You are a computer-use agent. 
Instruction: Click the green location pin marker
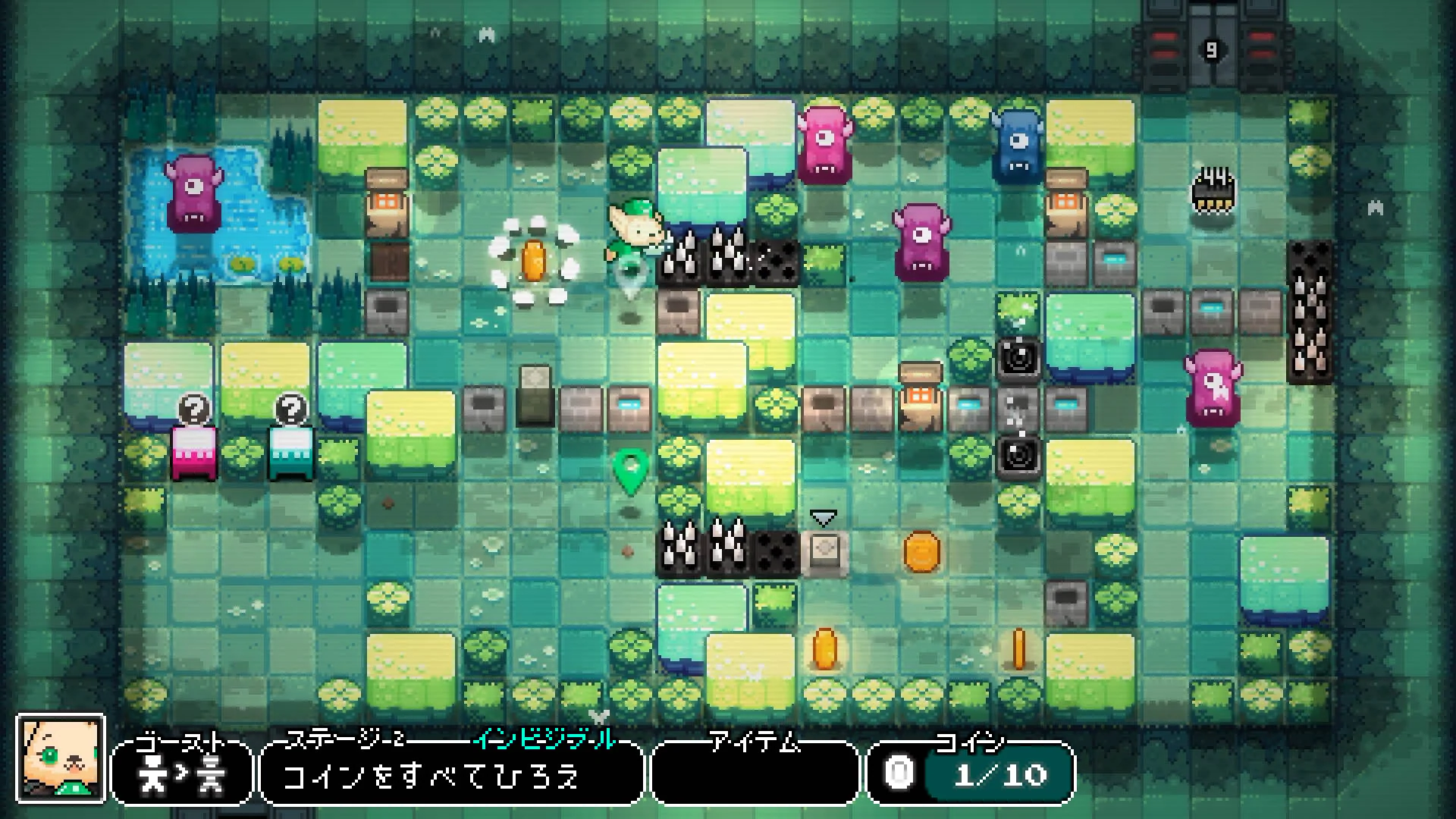pos(629,470)
